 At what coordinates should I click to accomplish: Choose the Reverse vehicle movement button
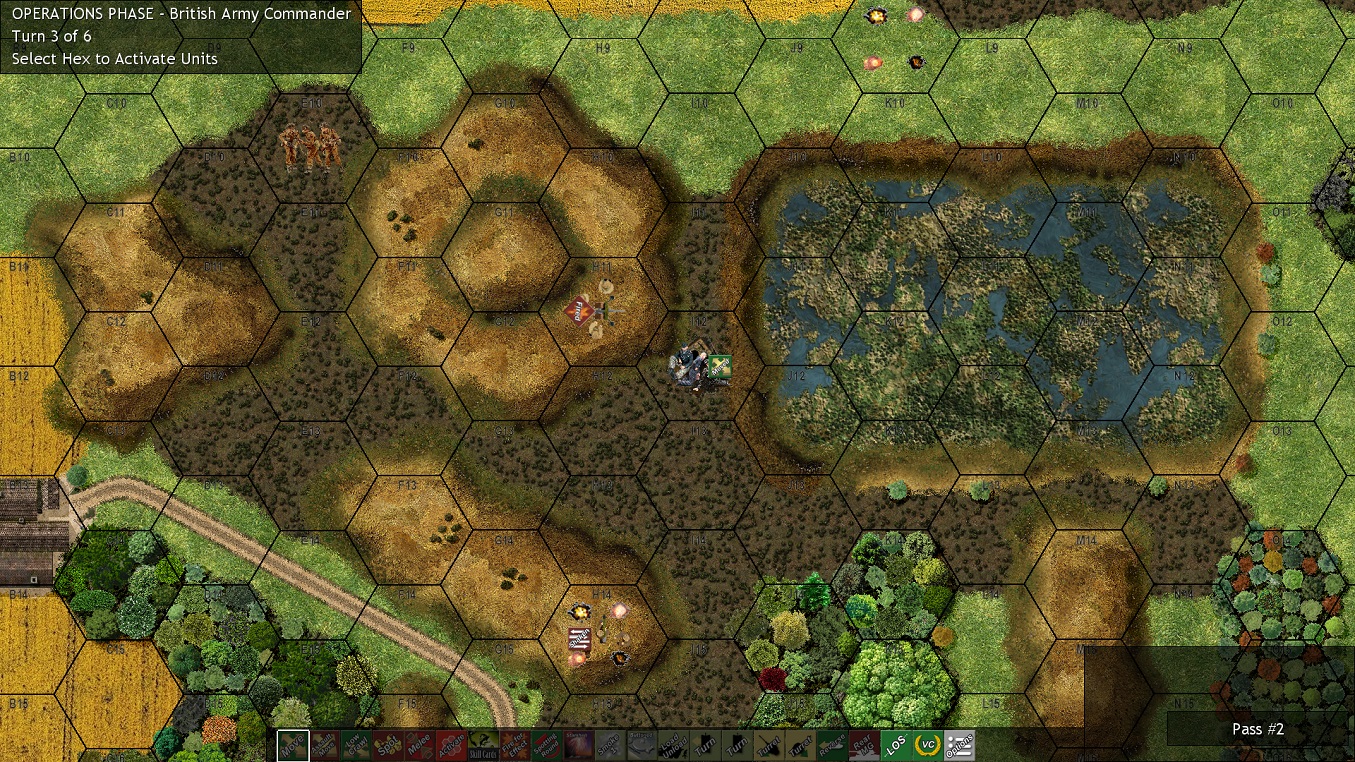832,746
